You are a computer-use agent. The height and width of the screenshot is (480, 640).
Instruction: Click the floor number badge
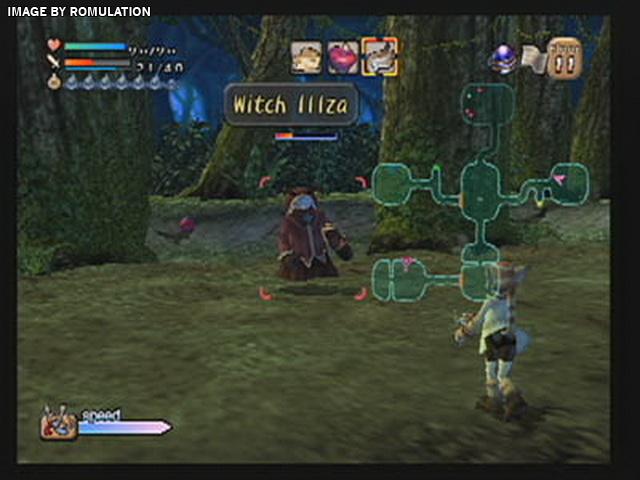pos(565,58)
